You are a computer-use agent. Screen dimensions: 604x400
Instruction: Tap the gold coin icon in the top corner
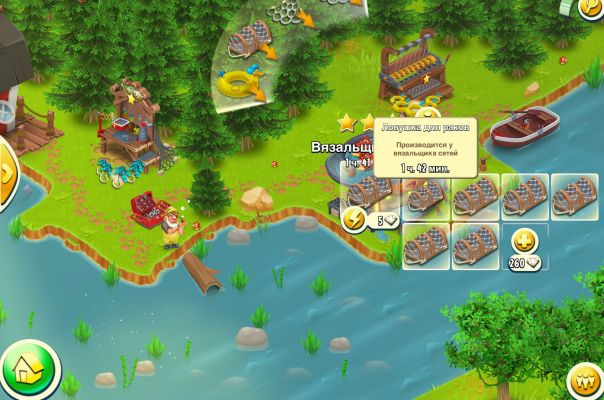[590, 8]
